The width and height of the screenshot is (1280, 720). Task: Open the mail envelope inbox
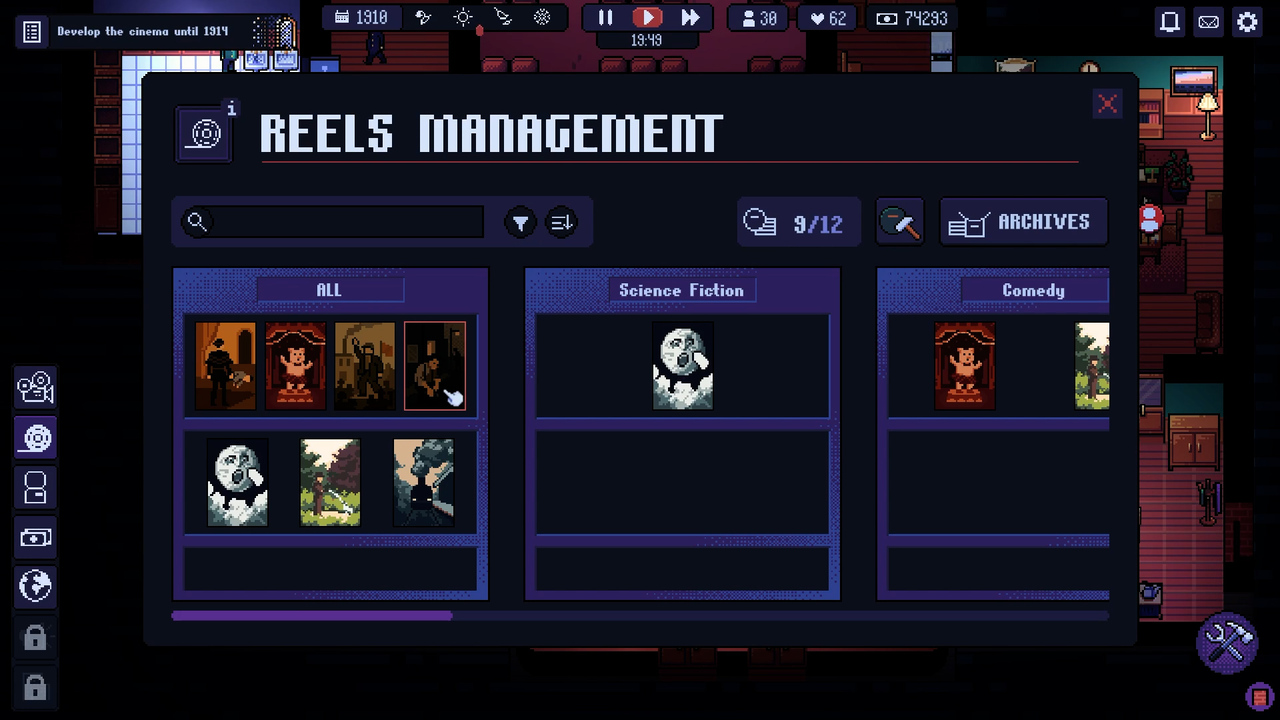(x=1209, y=22)
